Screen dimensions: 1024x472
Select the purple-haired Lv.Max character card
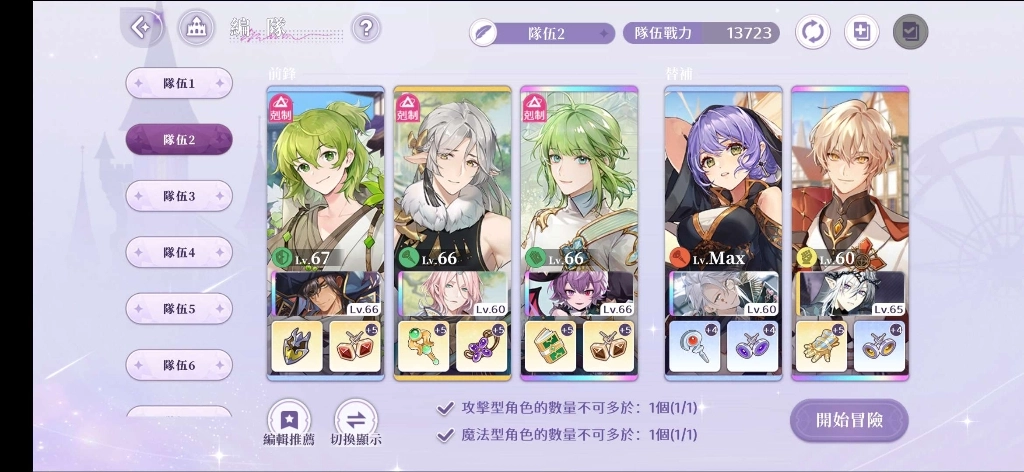point(723,180)
